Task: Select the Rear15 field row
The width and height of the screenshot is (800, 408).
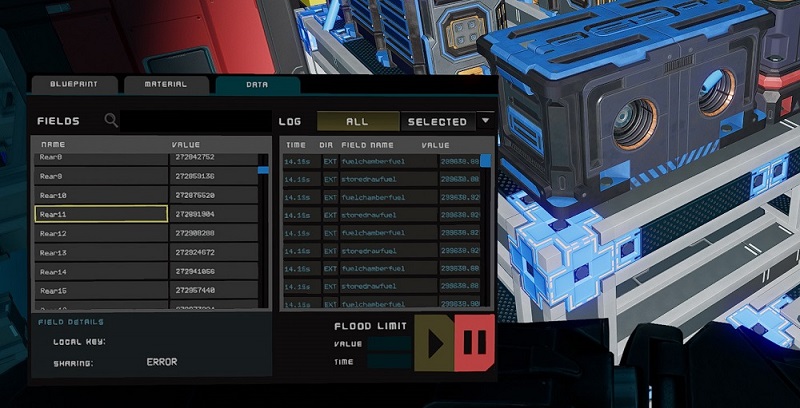Action: [101, 290]
